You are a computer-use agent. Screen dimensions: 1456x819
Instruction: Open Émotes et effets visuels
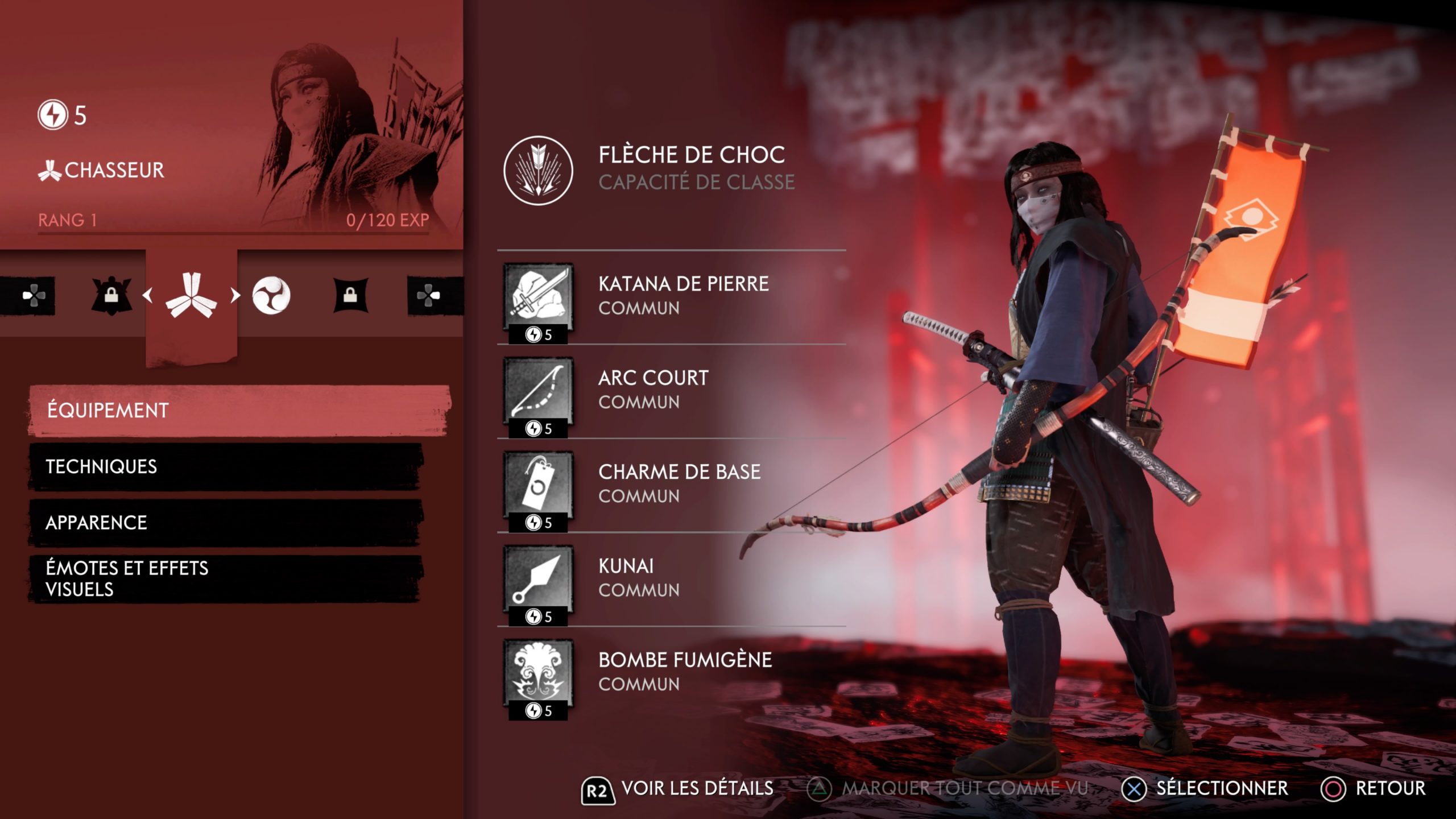coord(225,578)
